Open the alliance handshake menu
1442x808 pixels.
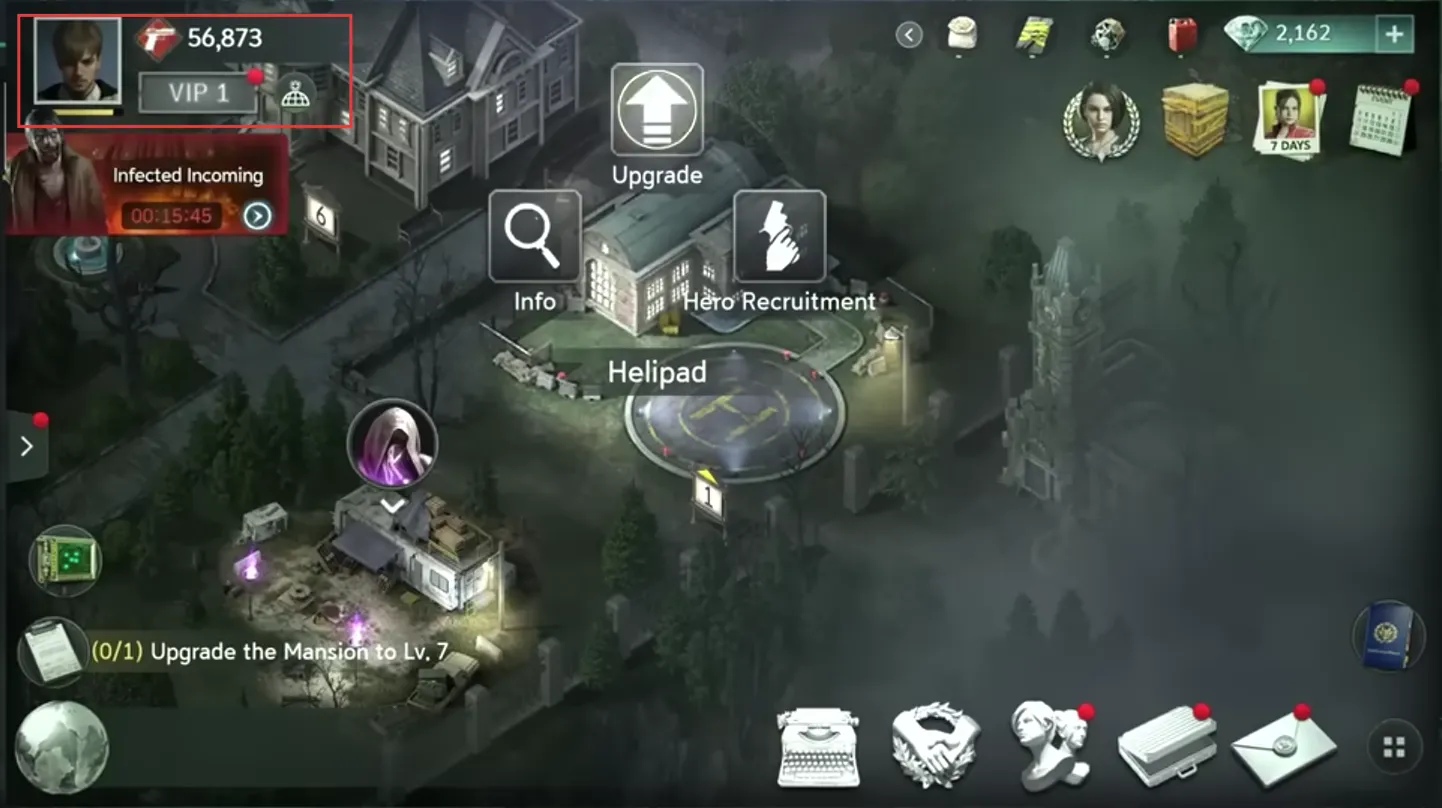click(x=933, y=746)
